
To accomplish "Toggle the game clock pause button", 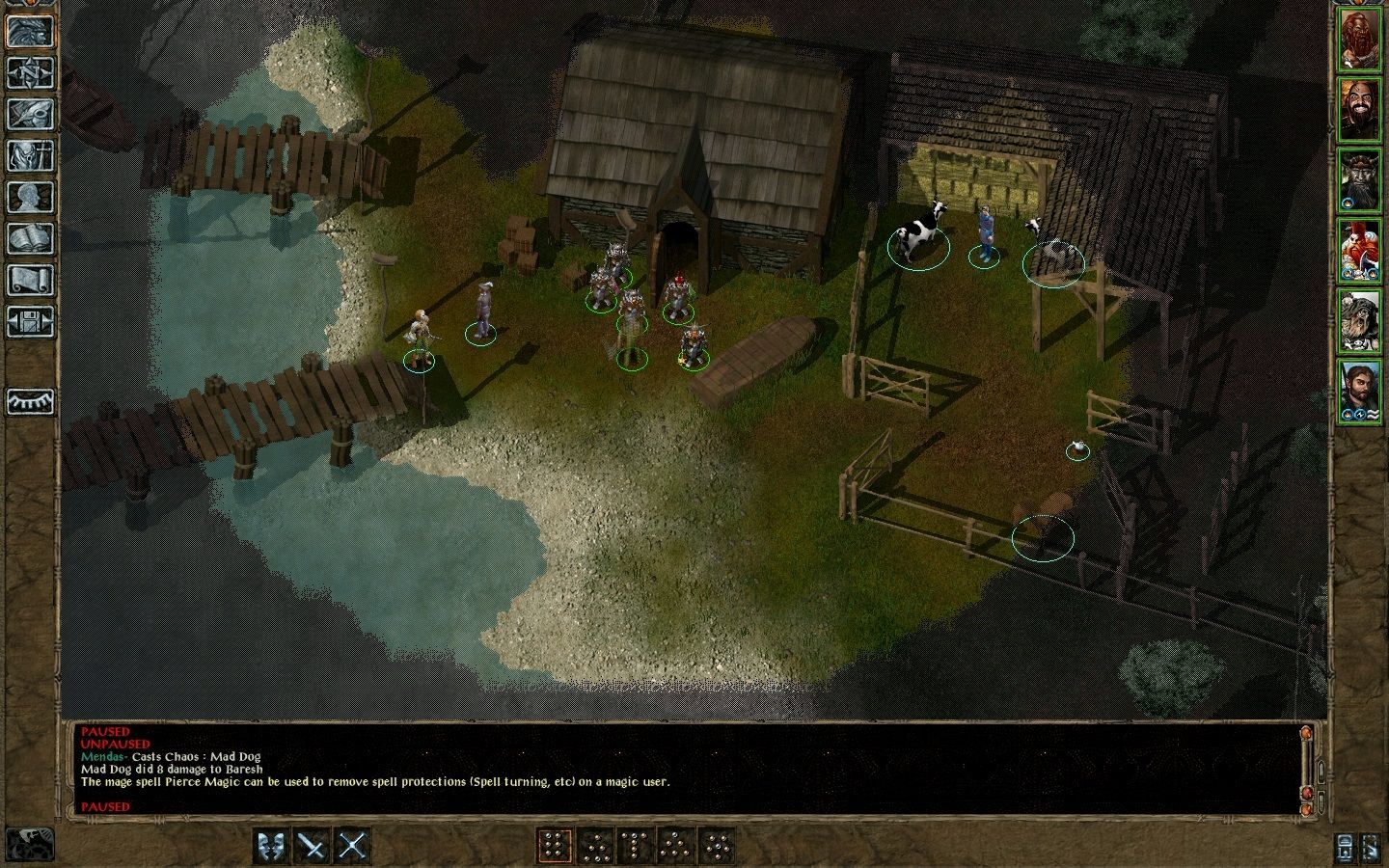I will pyautogui.click(x=29, y=844).
